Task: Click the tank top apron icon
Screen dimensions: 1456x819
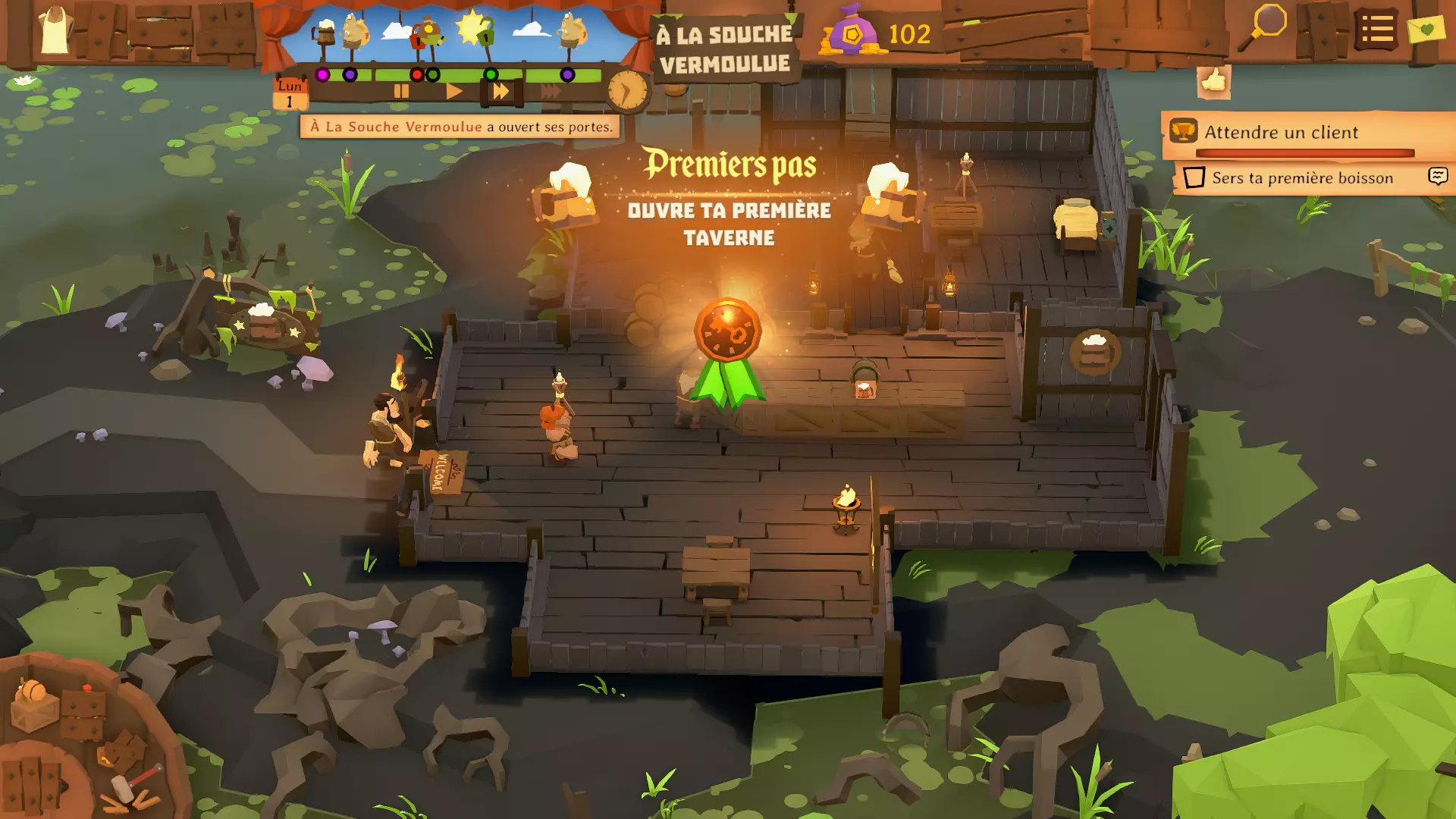Action: [55, 30]
